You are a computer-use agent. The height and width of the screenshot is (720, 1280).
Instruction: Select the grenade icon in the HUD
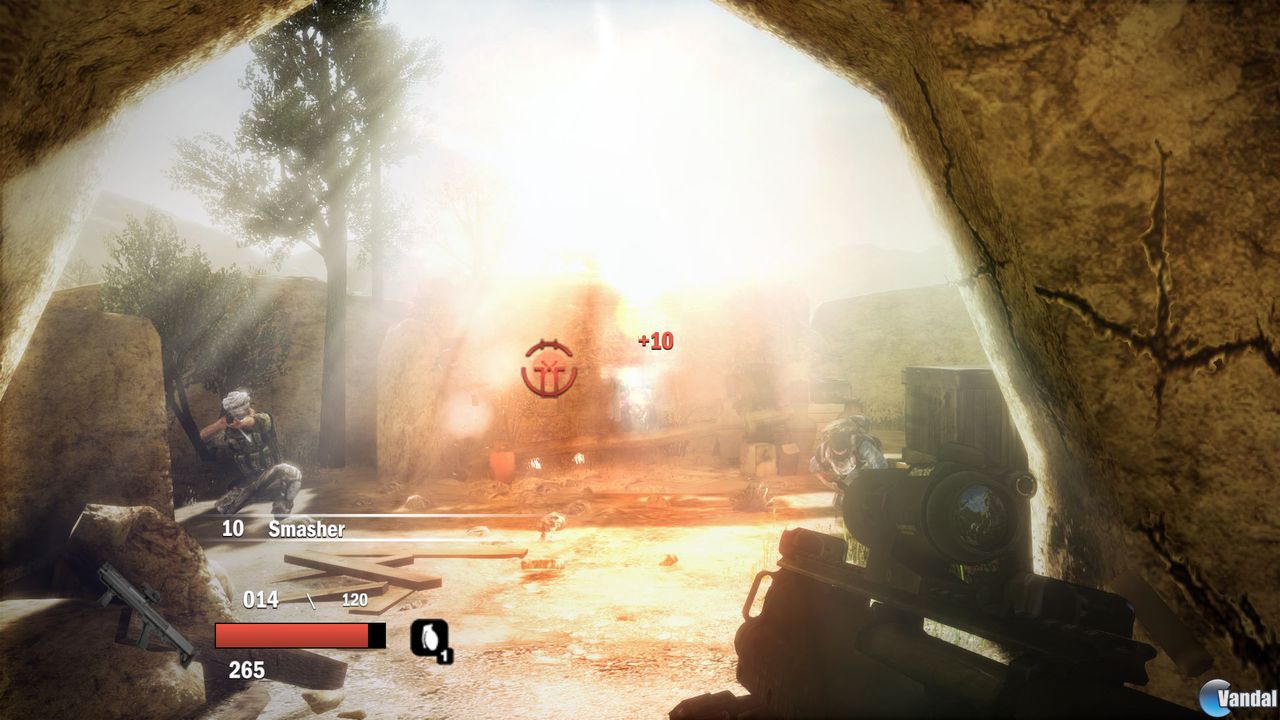point(429,640)
